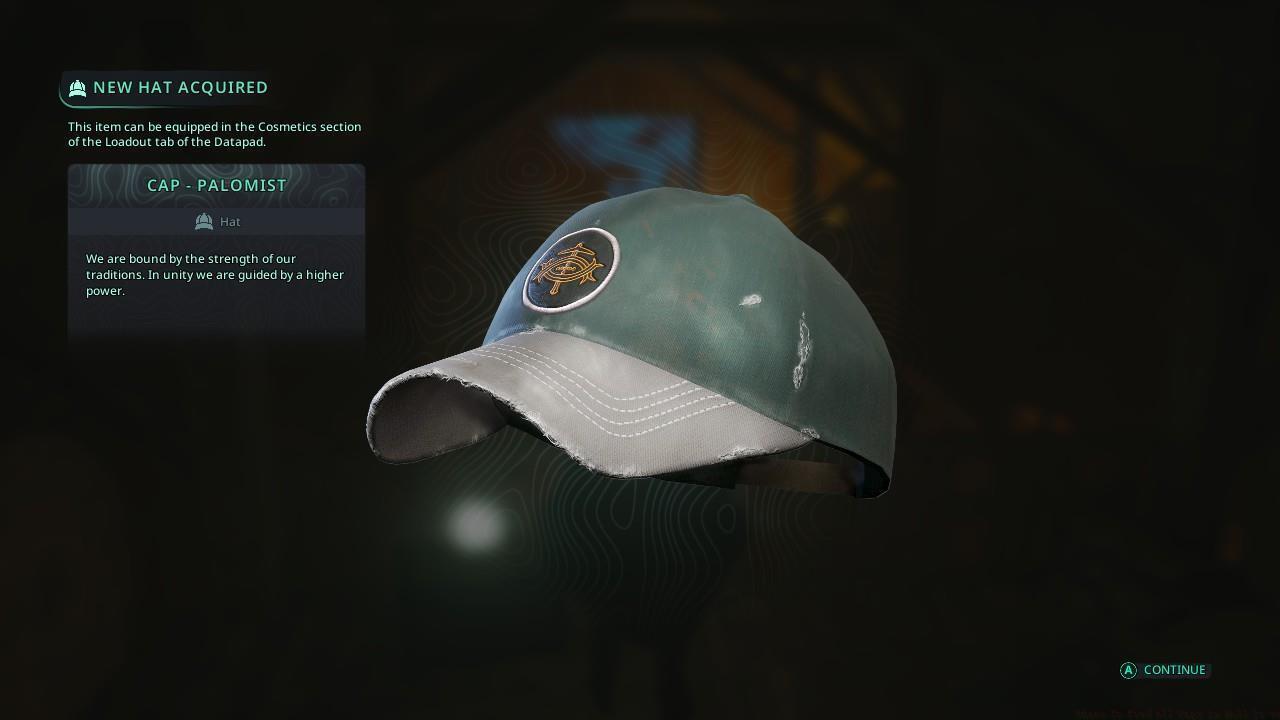Select the hat icon next to the Hat label
1280x720 pixels.
click(x=204, y=221)
